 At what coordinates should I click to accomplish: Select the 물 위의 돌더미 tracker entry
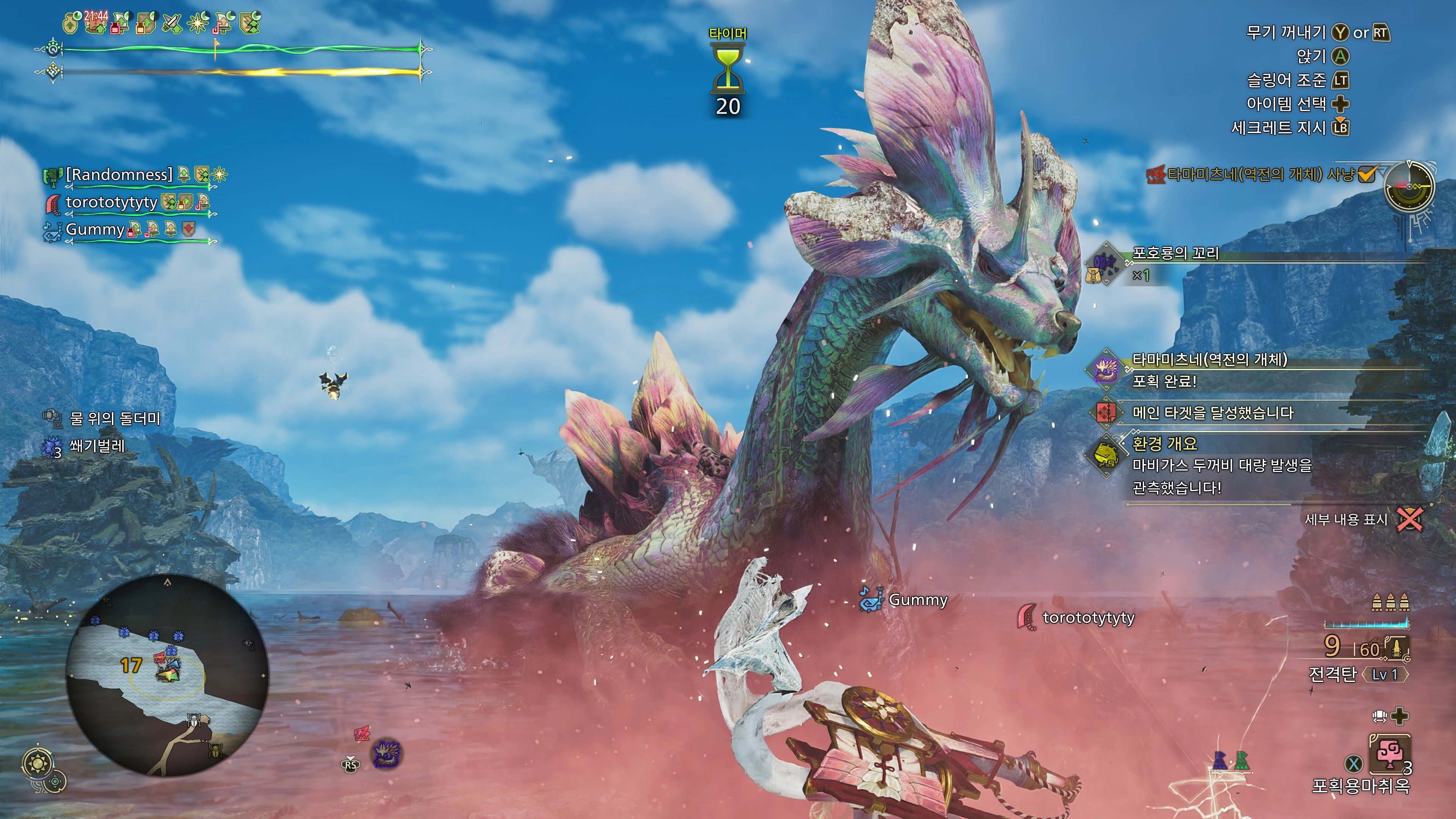[114, 418]
